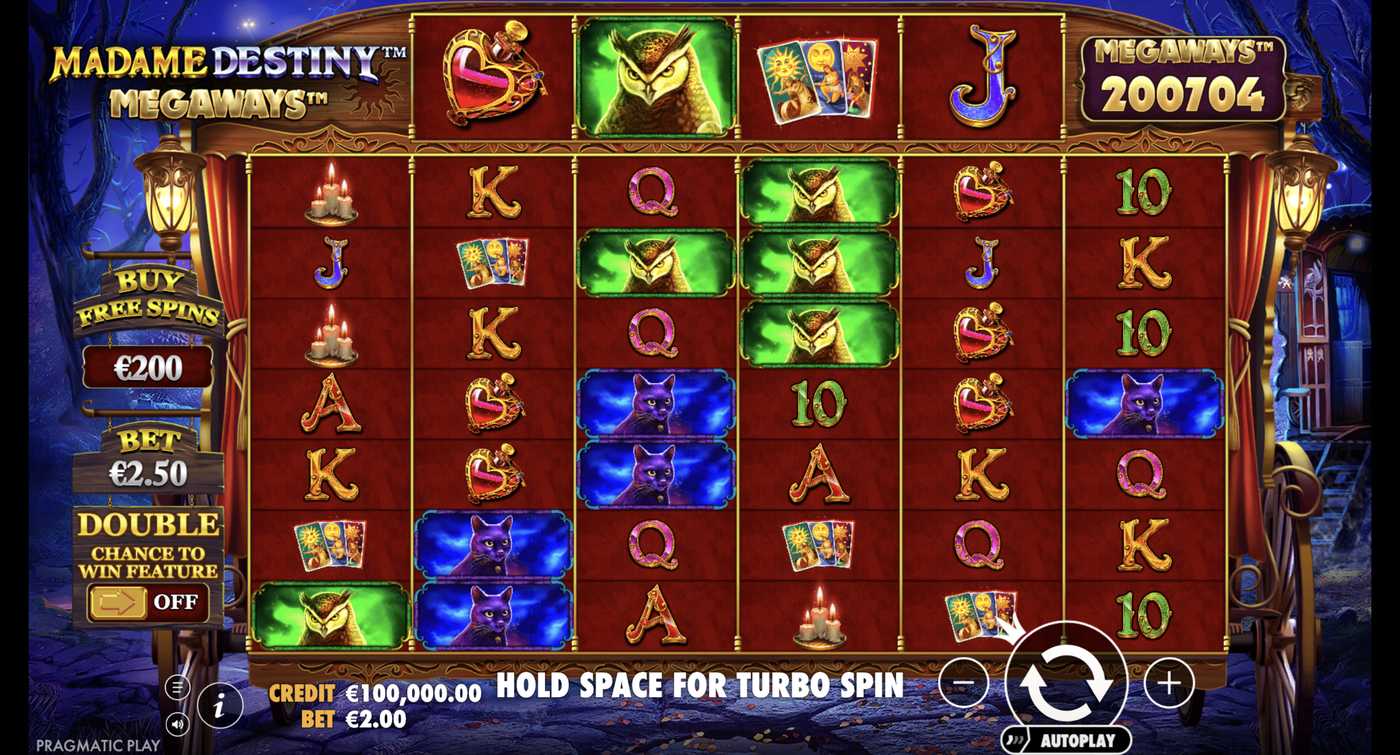The width and height of the screenshot is (1400, 755).
Task: Buy Free Spins for €200
Action: [x=148, y=368]
